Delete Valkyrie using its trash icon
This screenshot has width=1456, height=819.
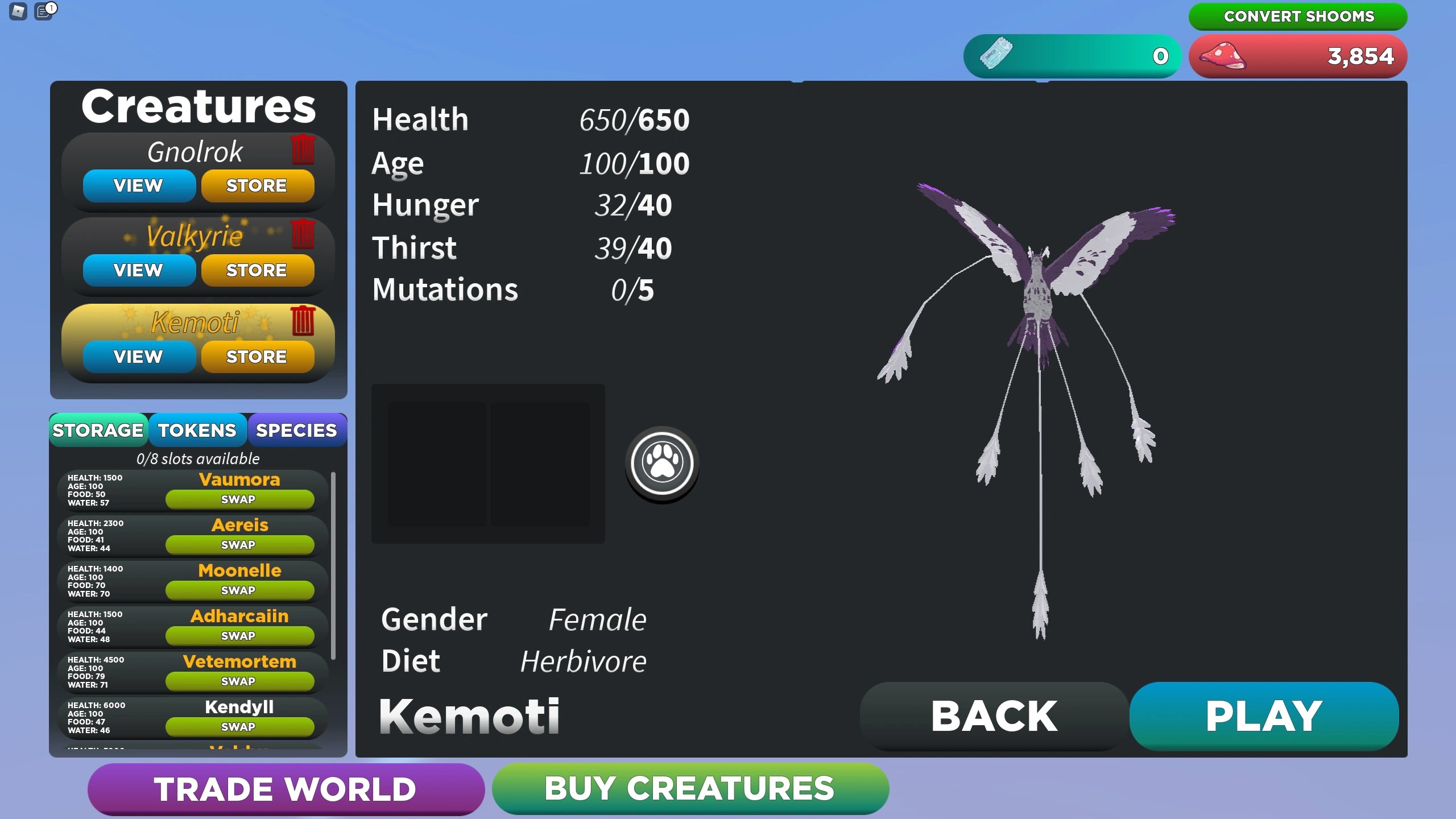[x=303, y=235]
